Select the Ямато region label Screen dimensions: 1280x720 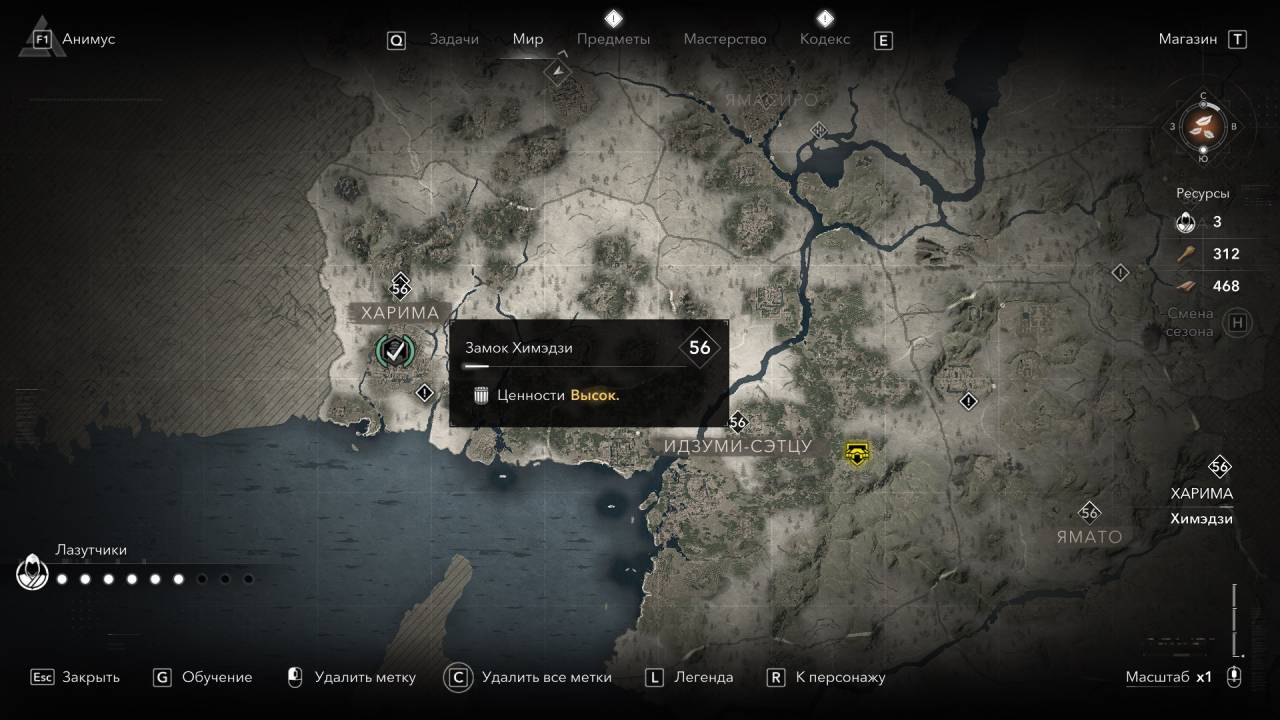click(1089, 537)
